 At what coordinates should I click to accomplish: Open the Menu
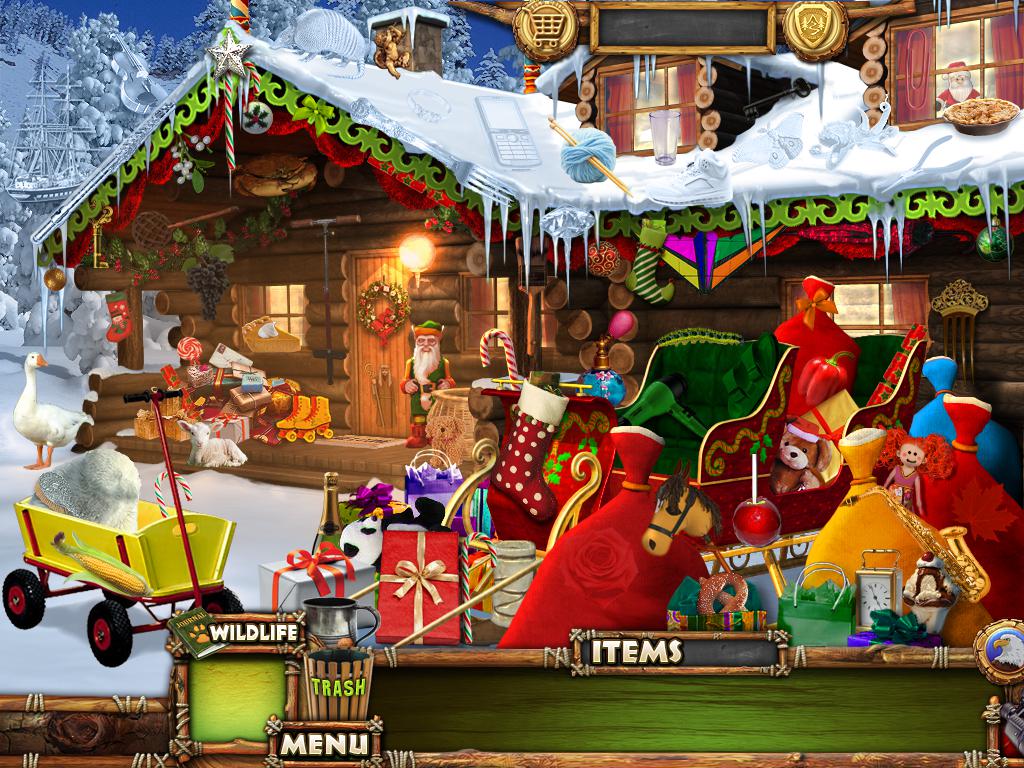(x=322, y=743)
